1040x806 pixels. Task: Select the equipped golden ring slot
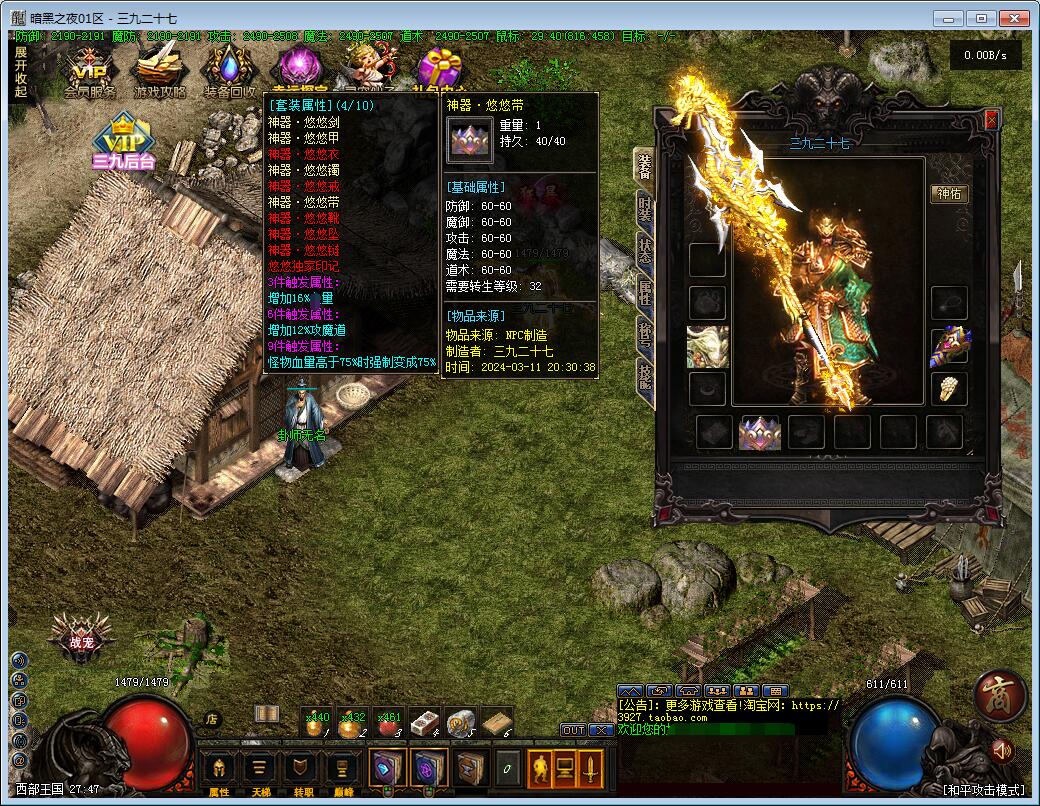tap(949, 388)
